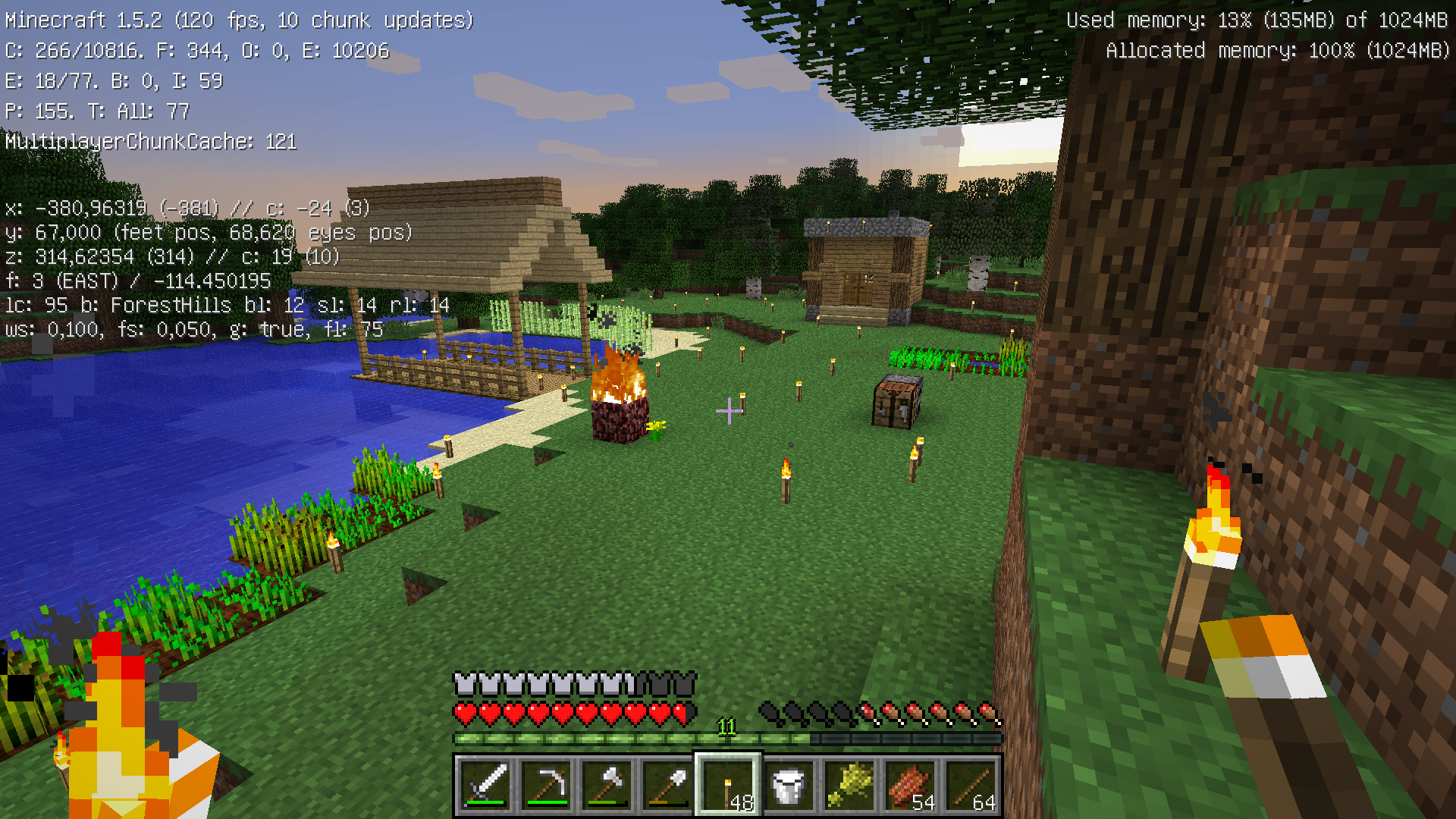
Task: Pick the iron shovel slot
Action: (668, 786)
